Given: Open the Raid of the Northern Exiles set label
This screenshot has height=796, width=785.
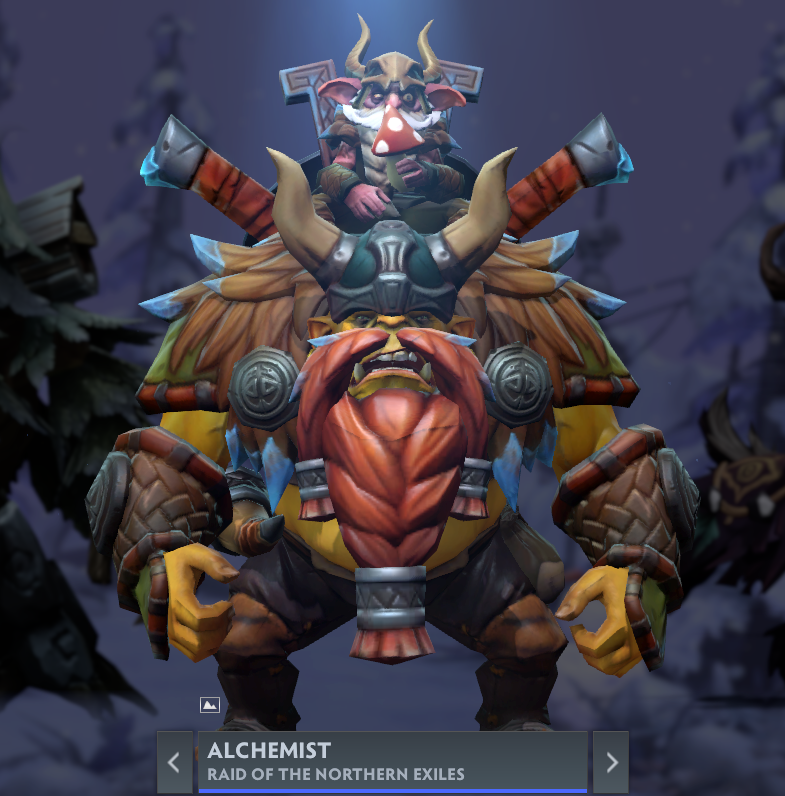Looking at the screenshot, I should 336,774.
